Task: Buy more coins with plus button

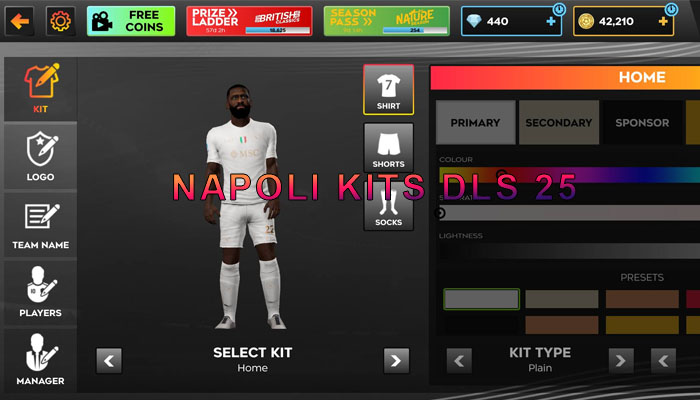Action: coord(664,20)
